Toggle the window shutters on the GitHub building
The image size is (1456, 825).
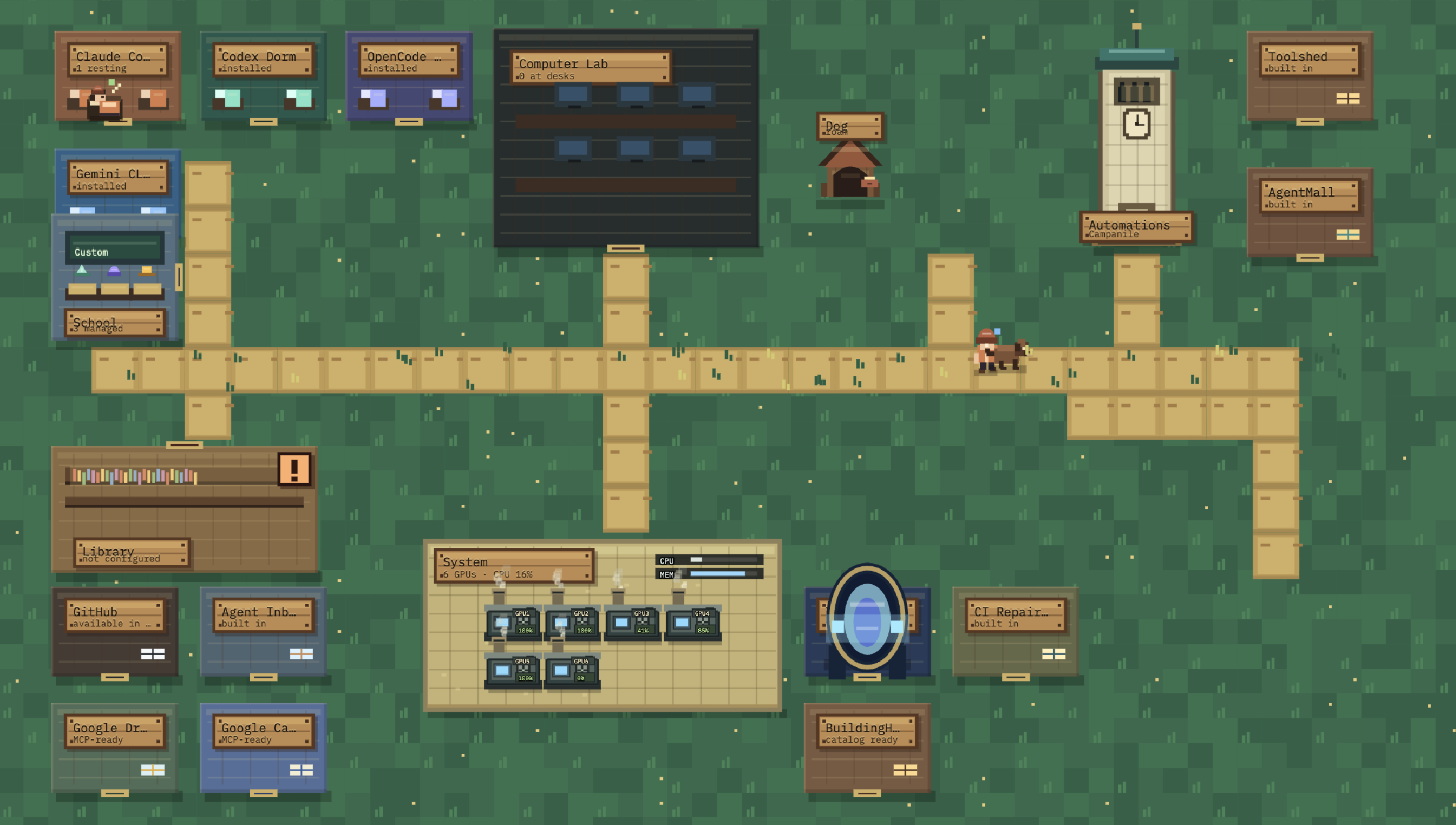[152, 653]
